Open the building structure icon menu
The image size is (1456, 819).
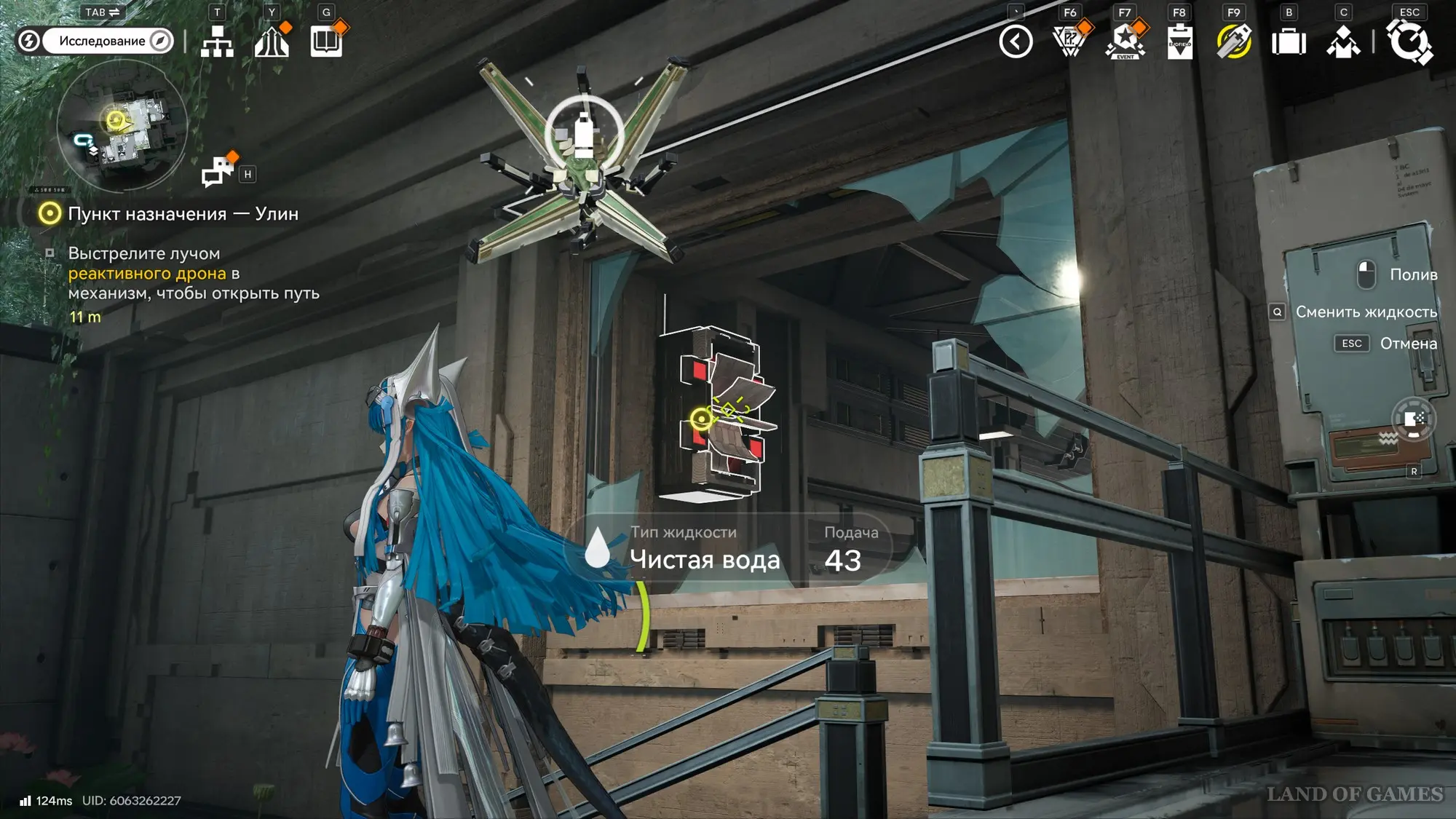(272, 41)
